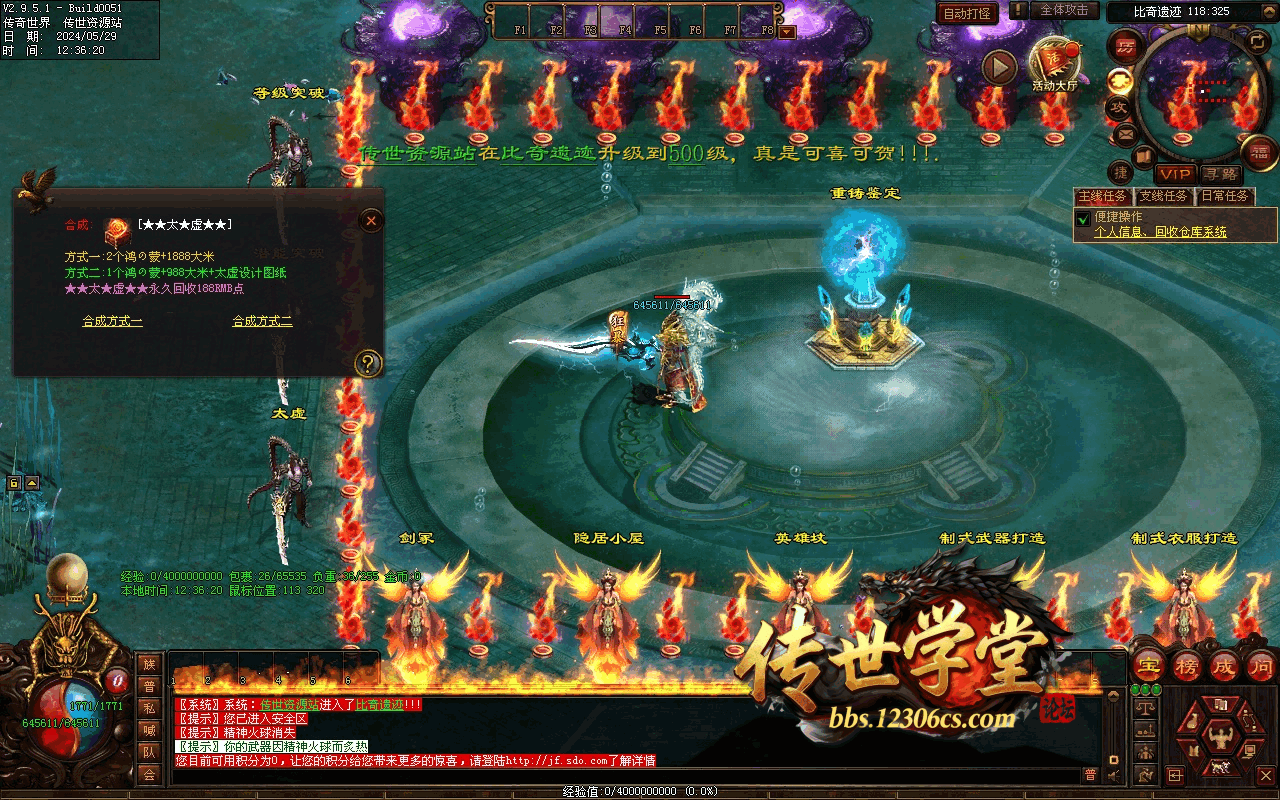Open 个人信息、回收仓库系统 link

(1160, 232)
